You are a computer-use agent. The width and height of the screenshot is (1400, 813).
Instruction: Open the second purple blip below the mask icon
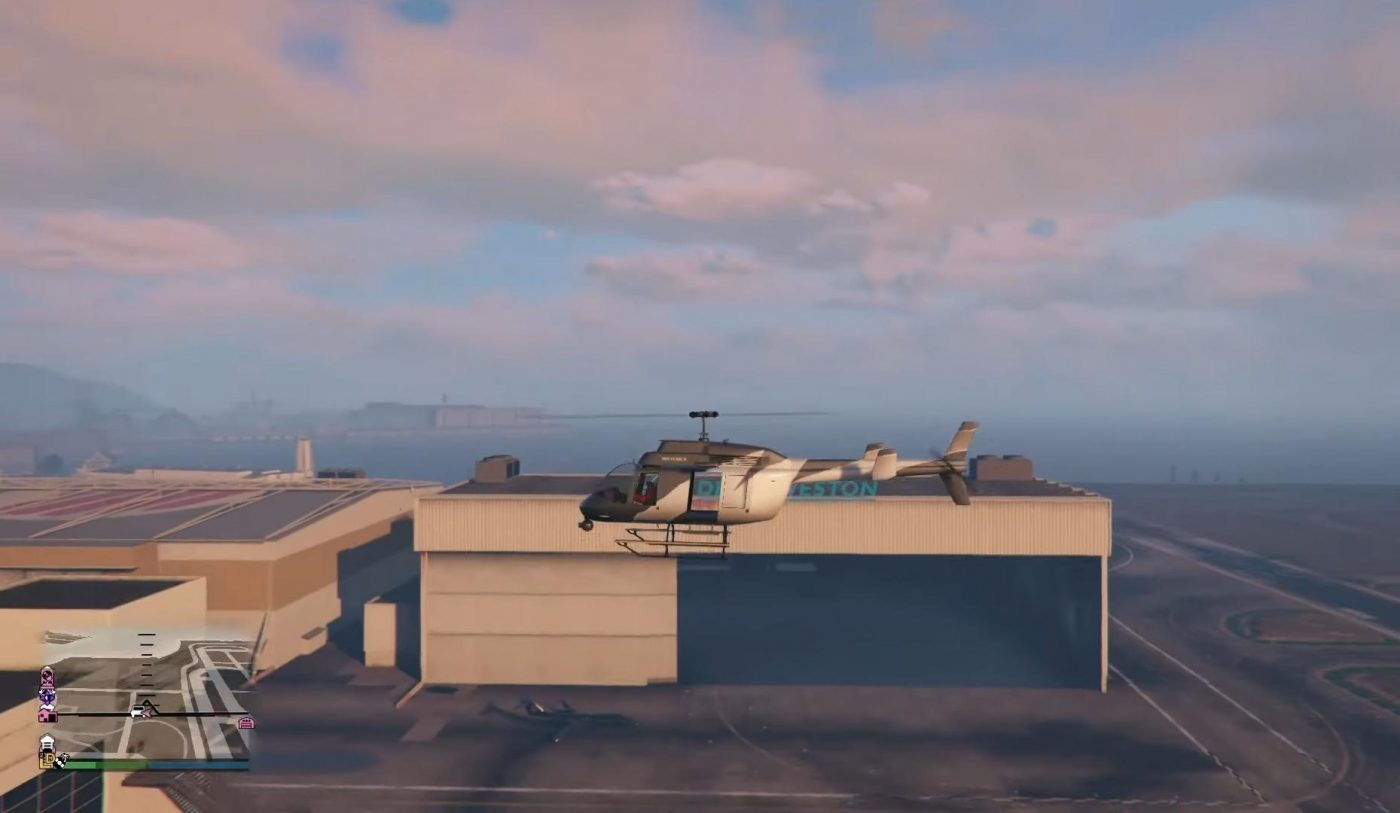(x=46, y=696)
